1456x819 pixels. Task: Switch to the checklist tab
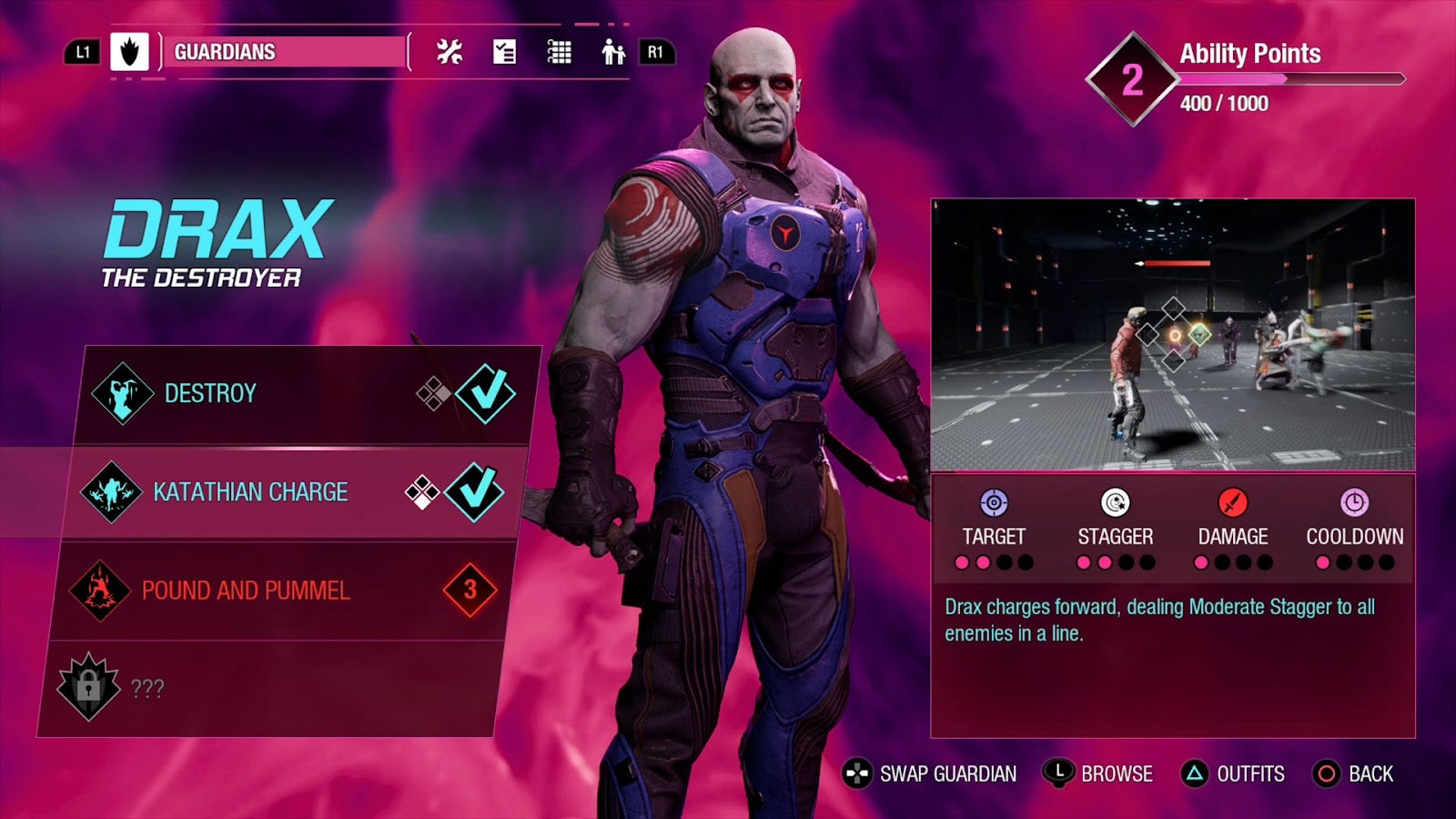click(x=504, y=52)
